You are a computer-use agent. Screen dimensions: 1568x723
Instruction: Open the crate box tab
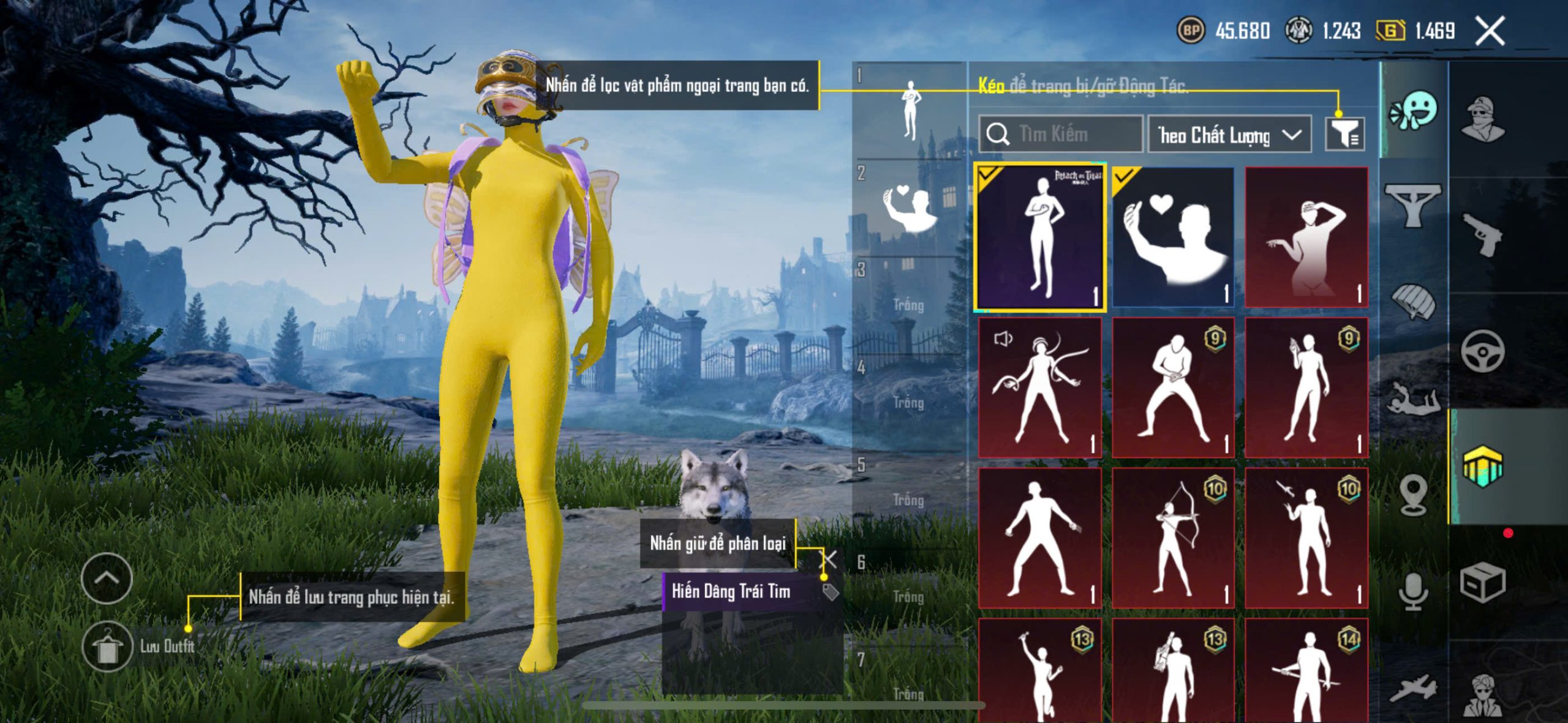(1483, 583)
